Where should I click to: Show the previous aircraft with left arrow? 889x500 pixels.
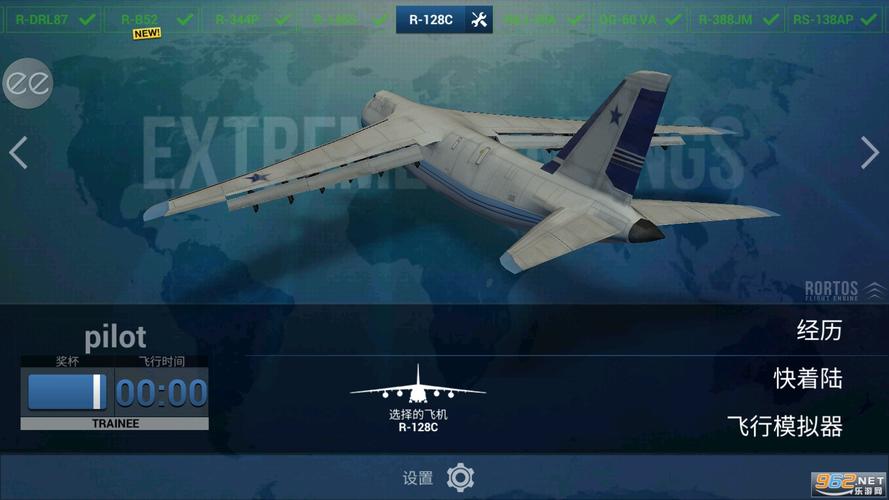point(18,152)
